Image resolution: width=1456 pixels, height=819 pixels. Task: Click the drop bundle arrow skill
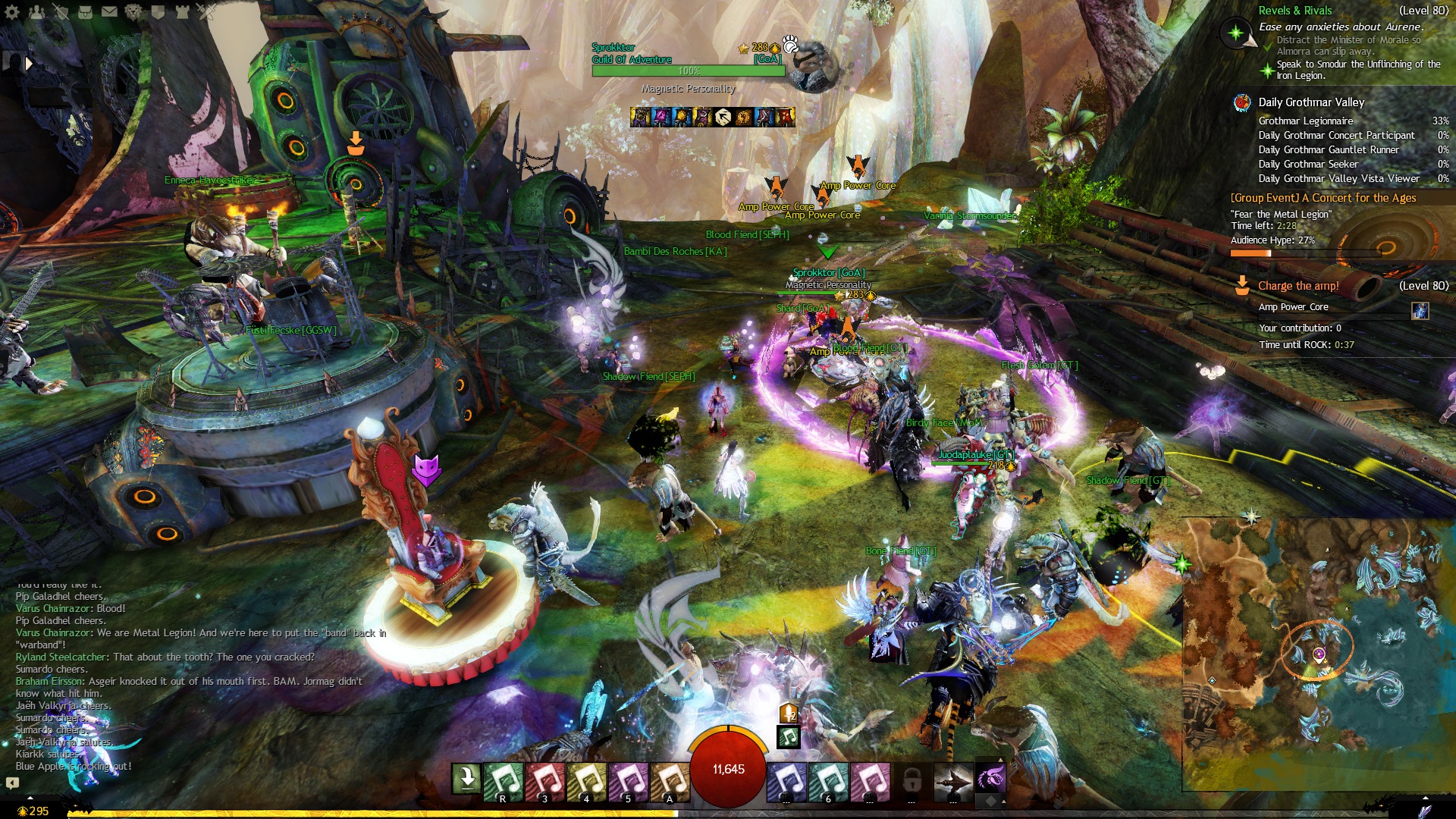[466, 778]
